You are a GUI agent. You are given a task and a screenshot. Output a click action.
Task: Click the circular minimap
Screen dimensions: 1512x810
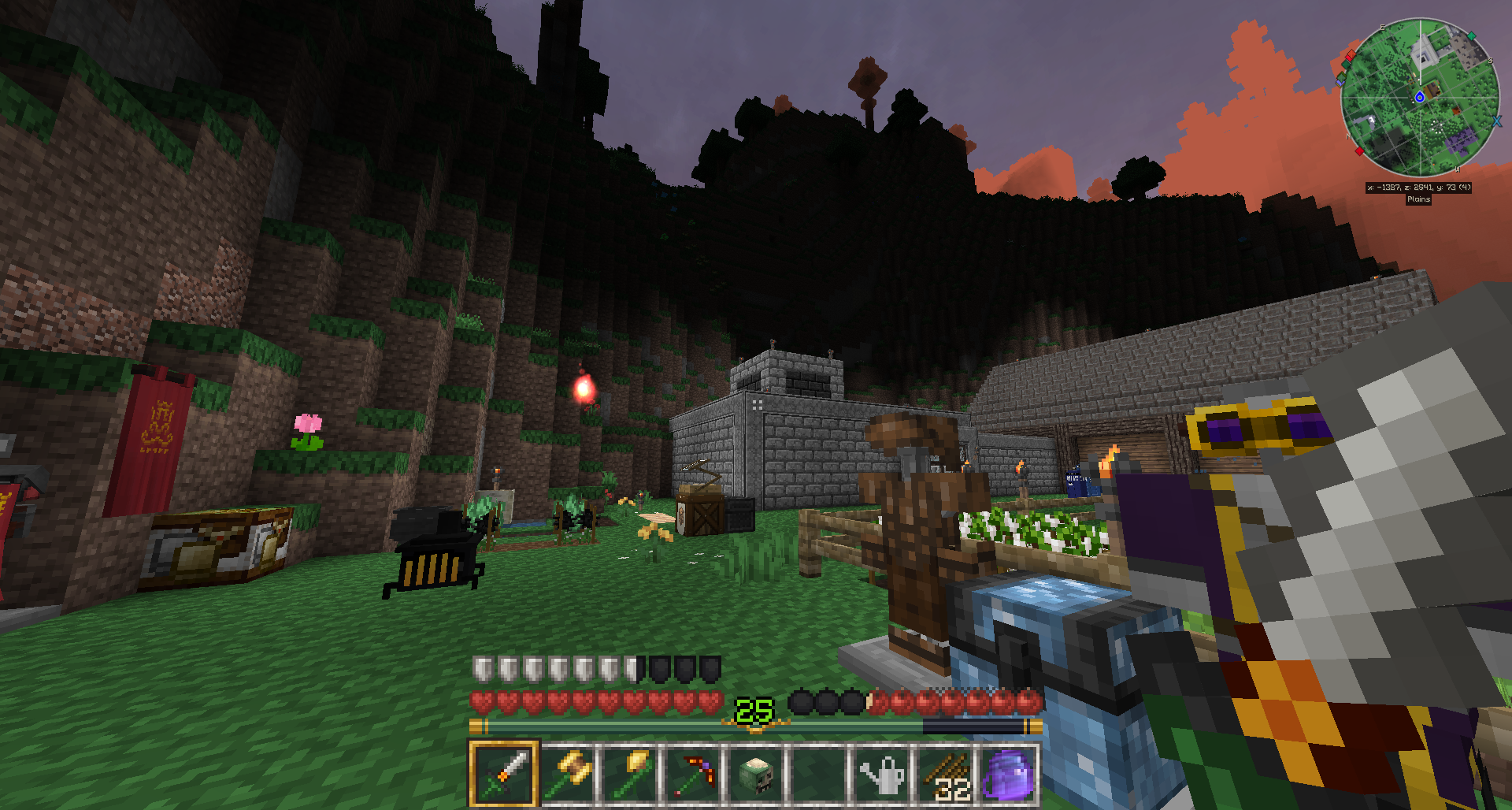[x=1420, y=97]
